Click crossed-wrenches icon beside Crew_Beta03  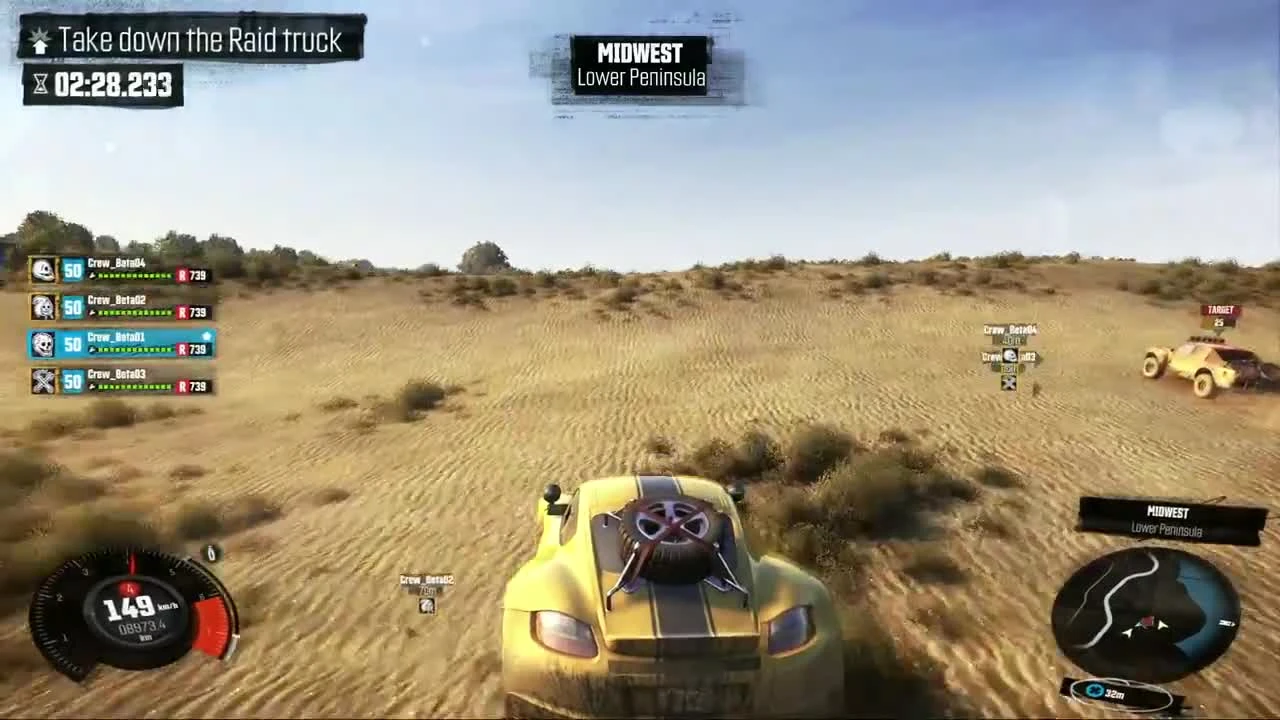coord(42,381)
